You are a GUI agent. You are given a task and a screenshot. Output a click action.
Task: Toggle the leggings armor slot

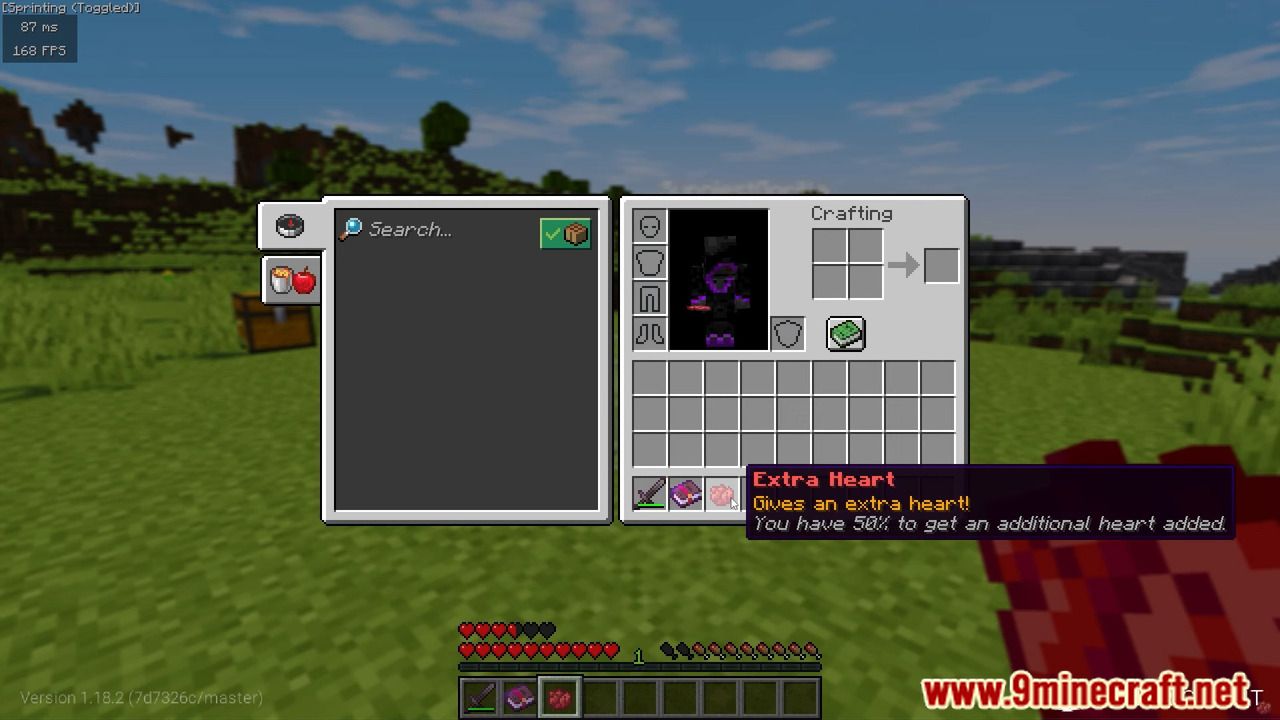pyautogui.click(x=649, y=297)
